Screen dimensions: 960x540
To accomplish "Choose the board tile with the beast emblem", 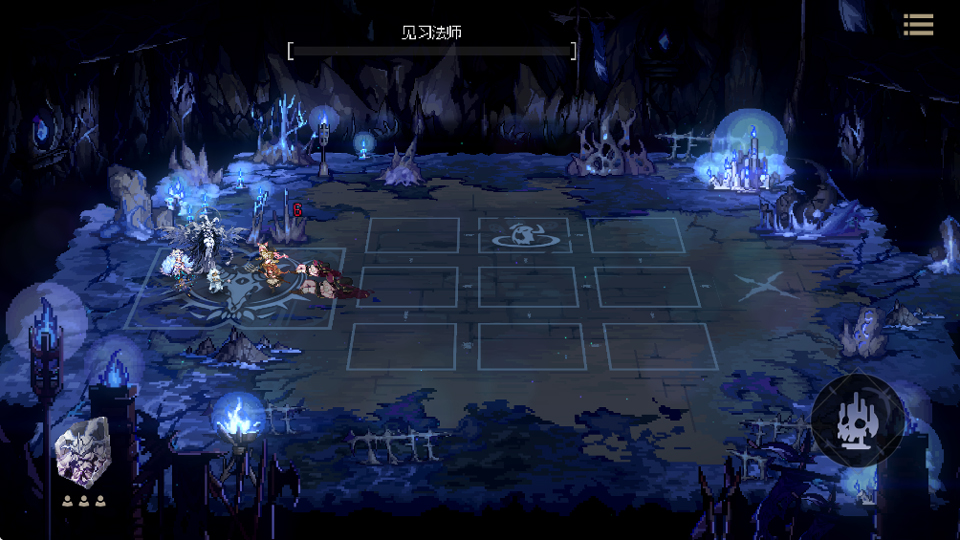I will pos(524,235).
